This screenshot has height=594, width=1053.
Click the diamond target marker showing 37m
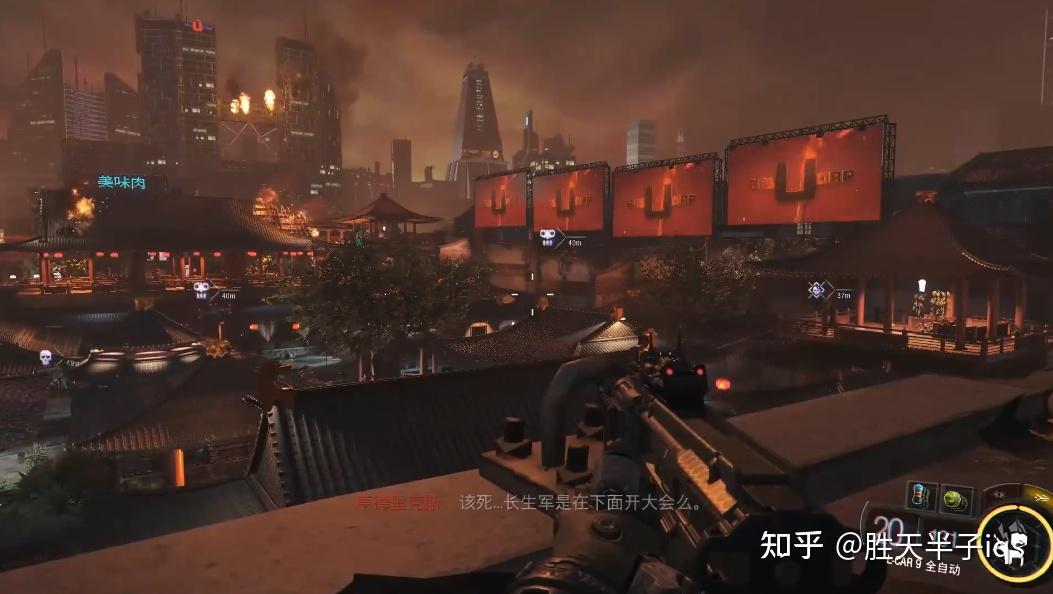pyautogui.click(x=817, y=290)
